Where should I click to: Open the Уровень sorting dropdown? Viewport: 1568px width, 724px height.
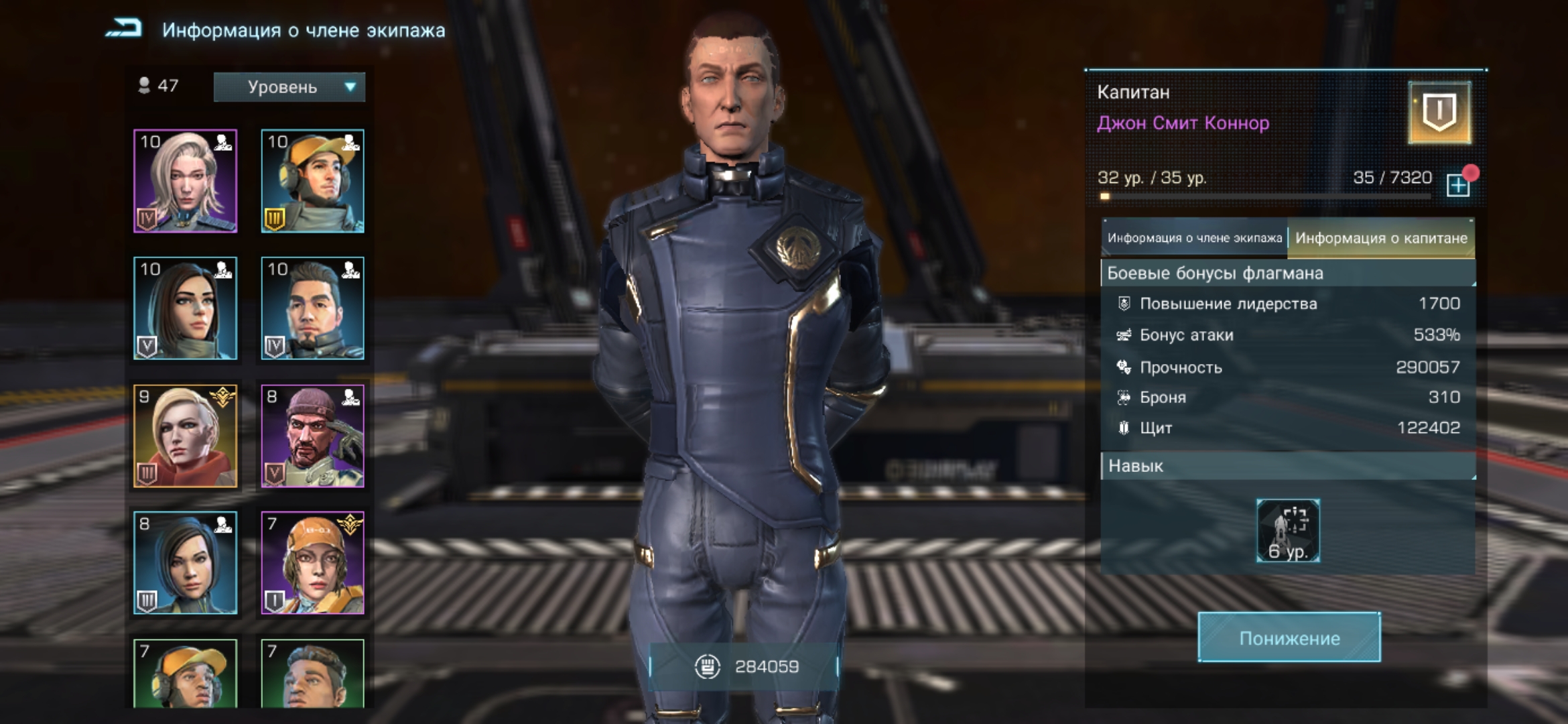coord(289,87)
